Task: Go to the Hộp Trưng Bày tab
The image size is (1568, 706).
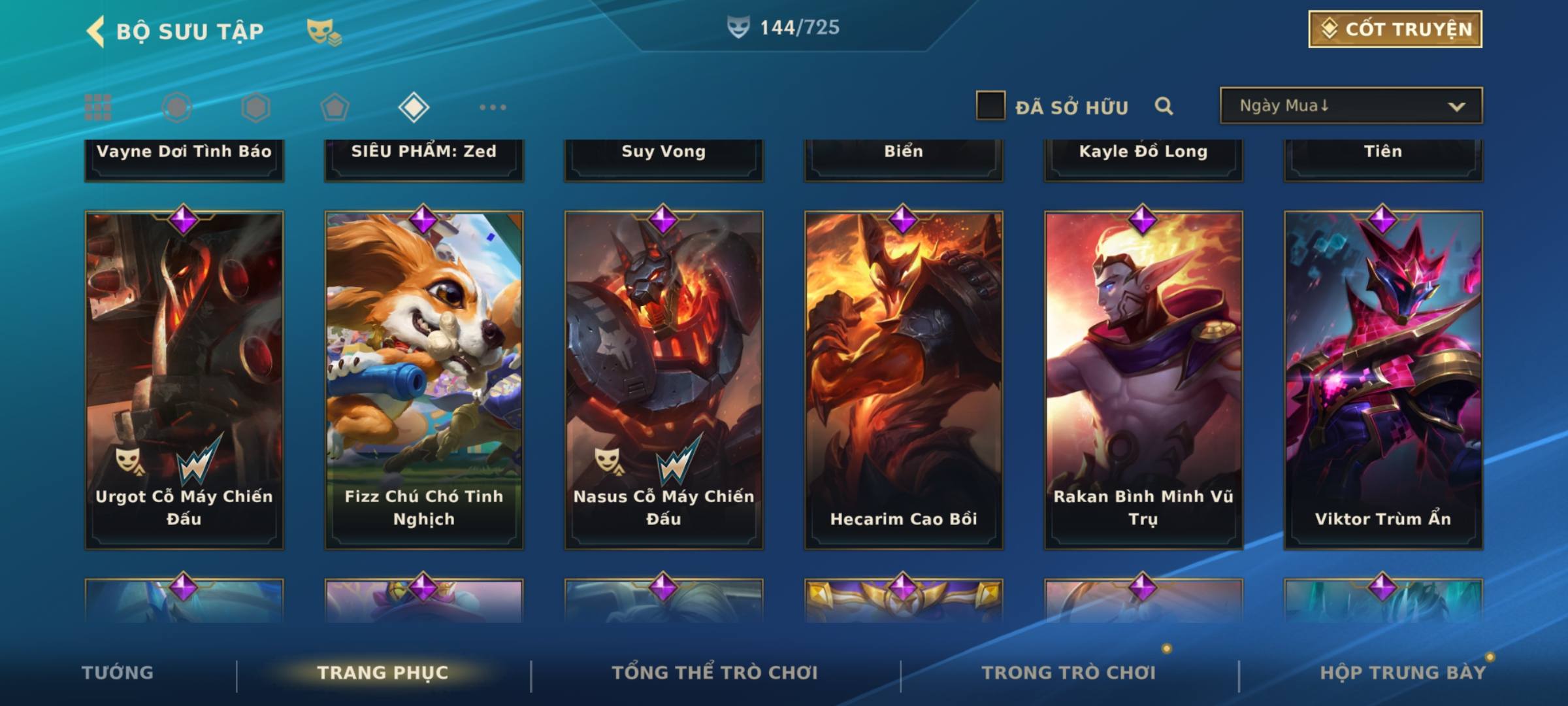Action: [x=1402, y=673]
